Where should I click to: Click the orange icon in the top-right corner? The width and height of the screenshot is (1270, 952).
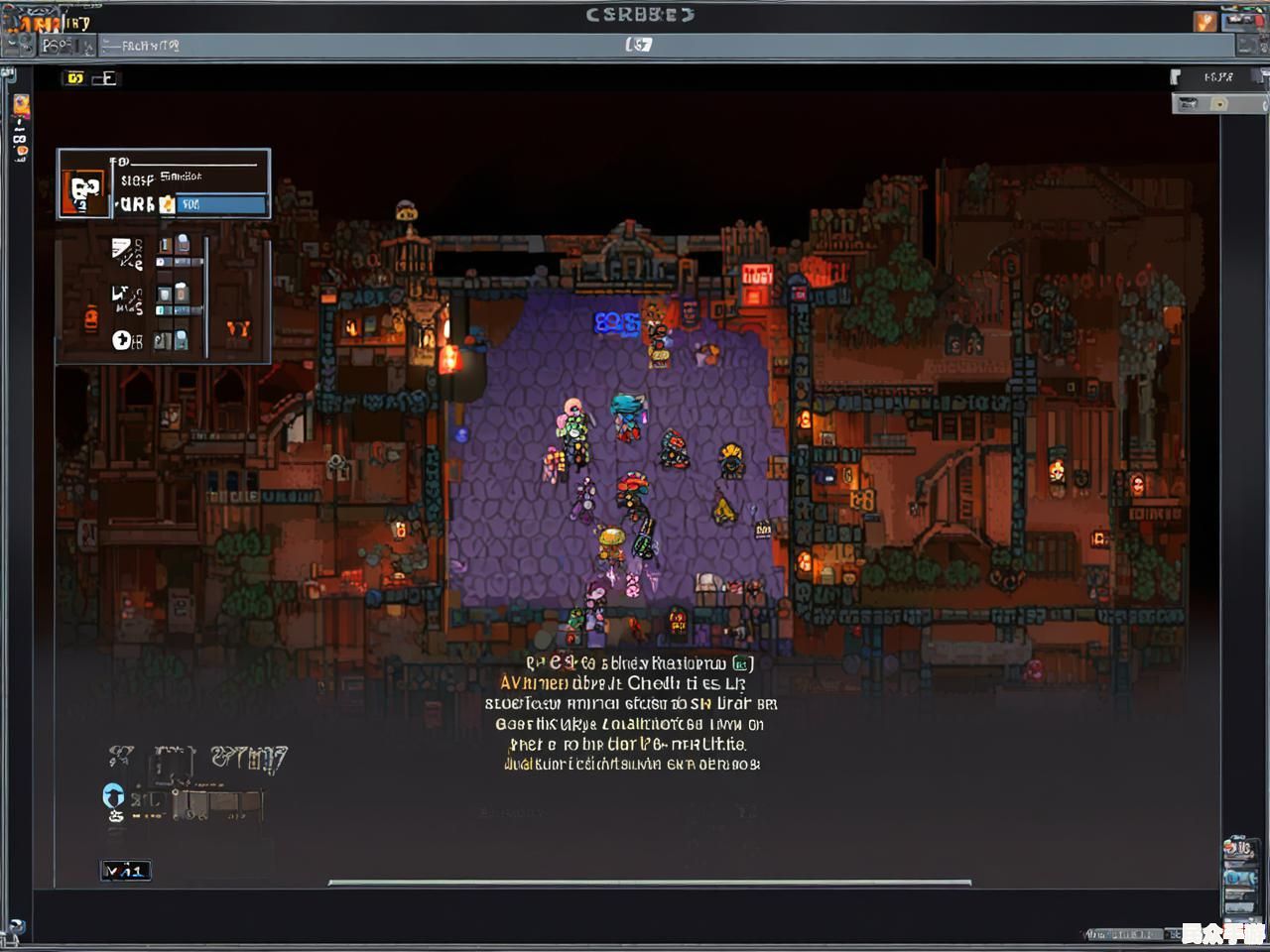(1205, 21)
